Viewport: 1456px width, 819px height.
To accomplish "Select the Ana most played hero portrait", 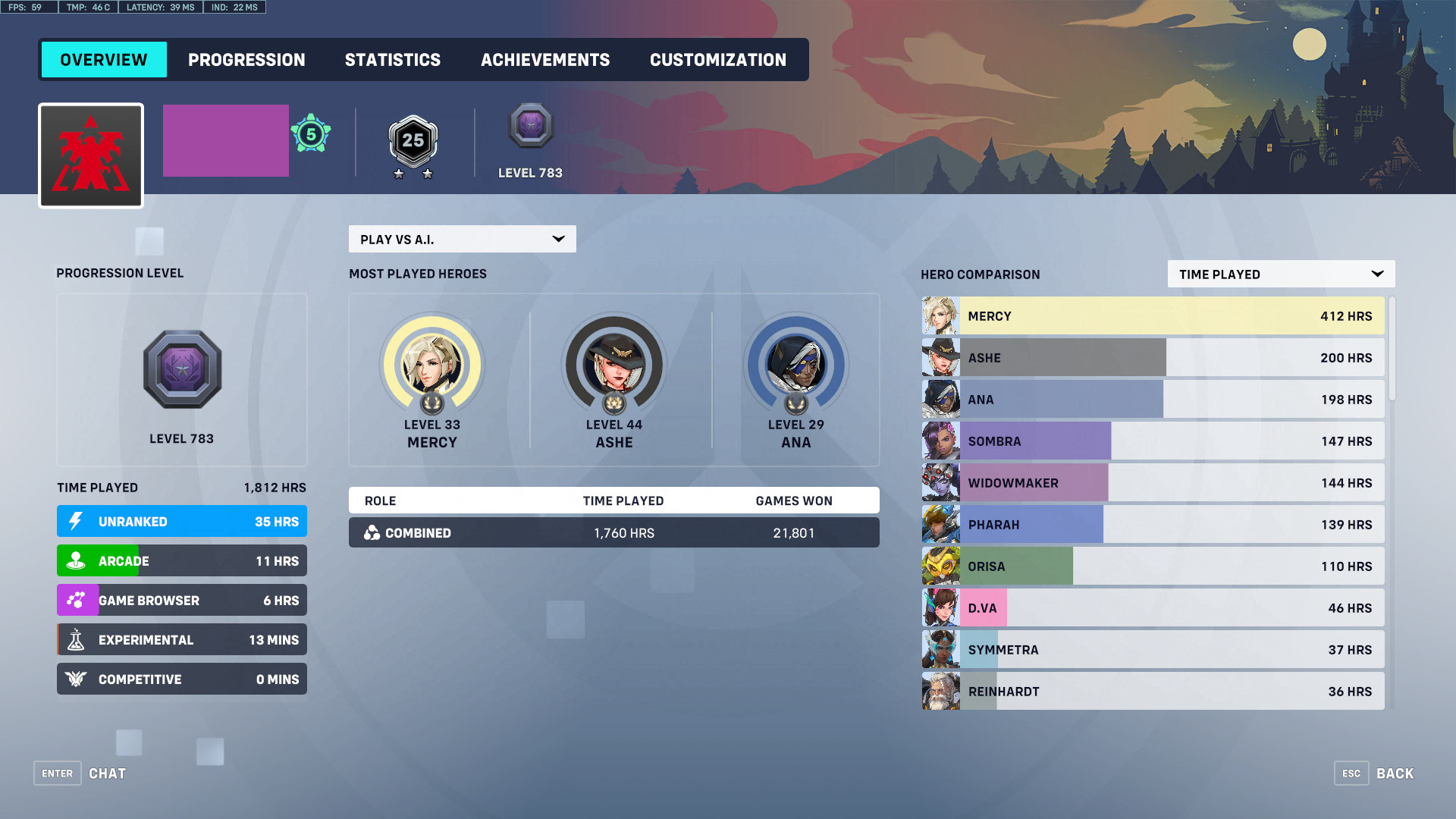I will point(795,366).
